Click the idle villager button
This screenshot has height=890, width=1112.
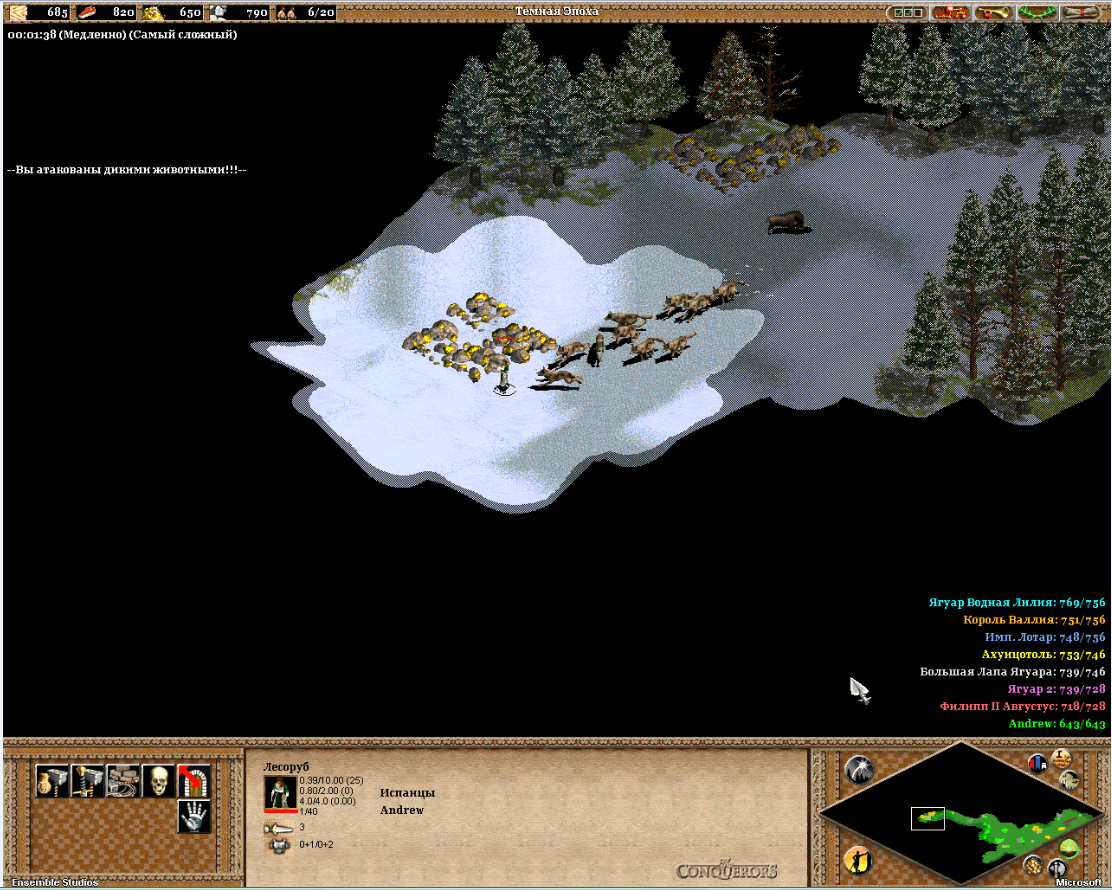(x=857, y=860)
